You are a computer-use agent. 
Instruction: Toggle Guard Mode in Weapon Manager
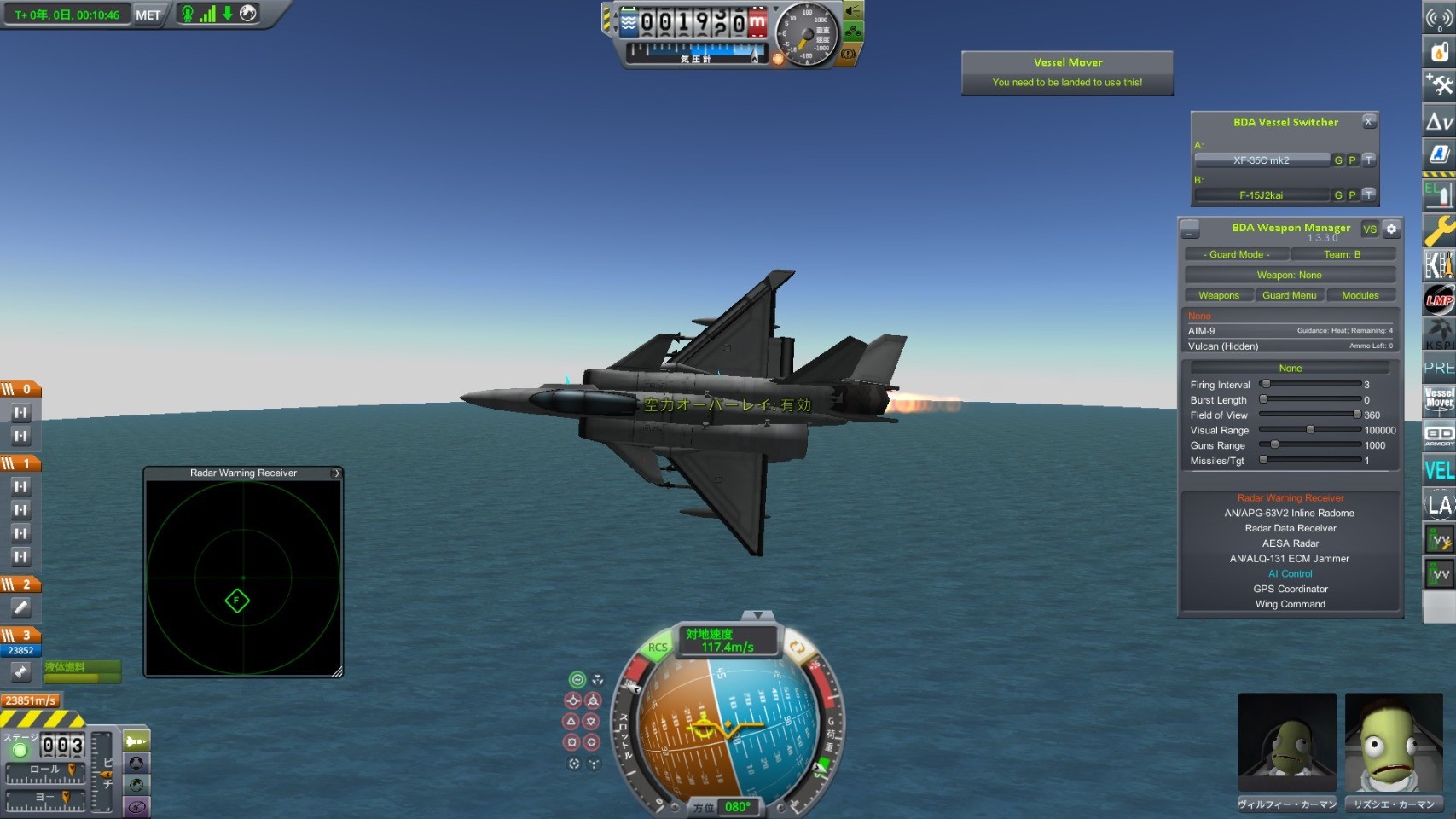pos(1236,254)
